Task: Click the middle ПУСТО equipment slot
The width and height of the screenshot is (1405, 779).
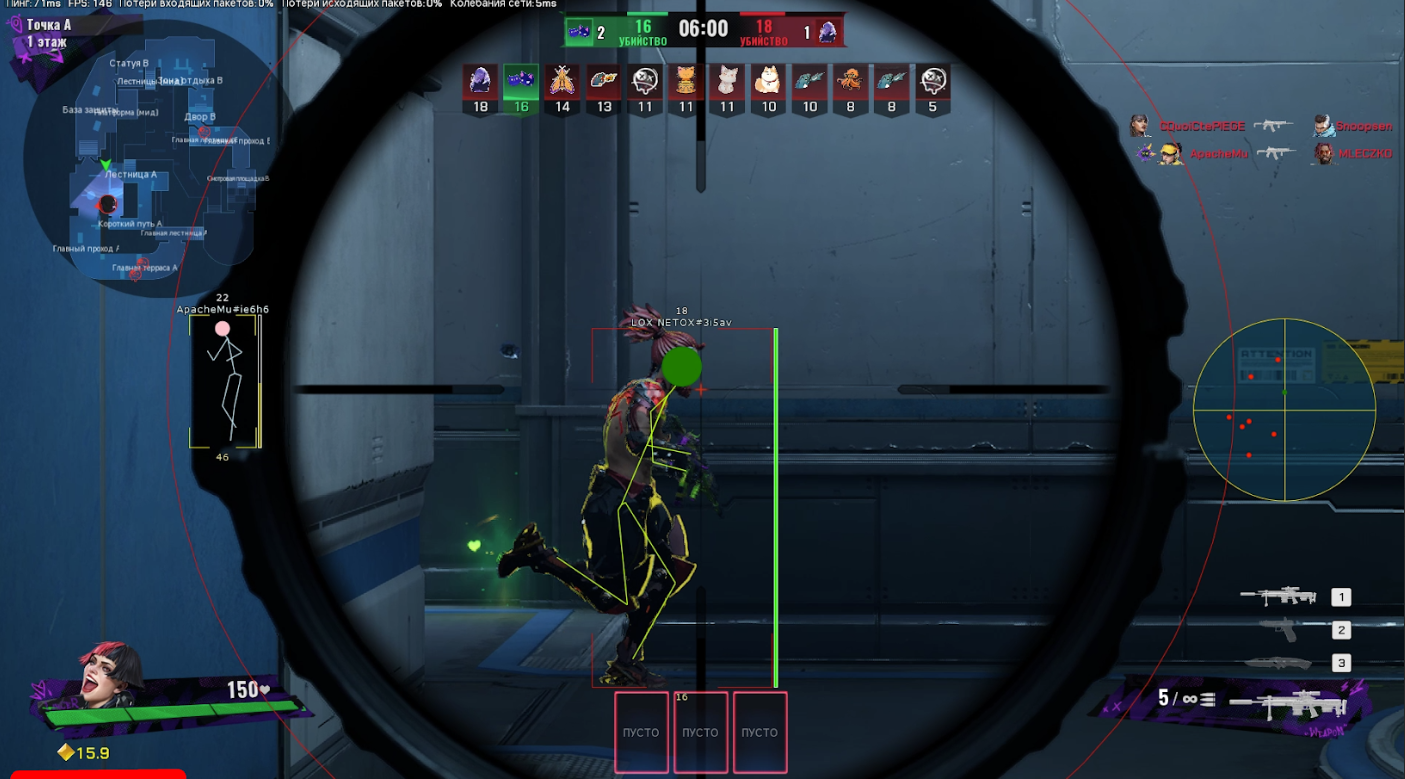Action: click(x=701, y=732)
